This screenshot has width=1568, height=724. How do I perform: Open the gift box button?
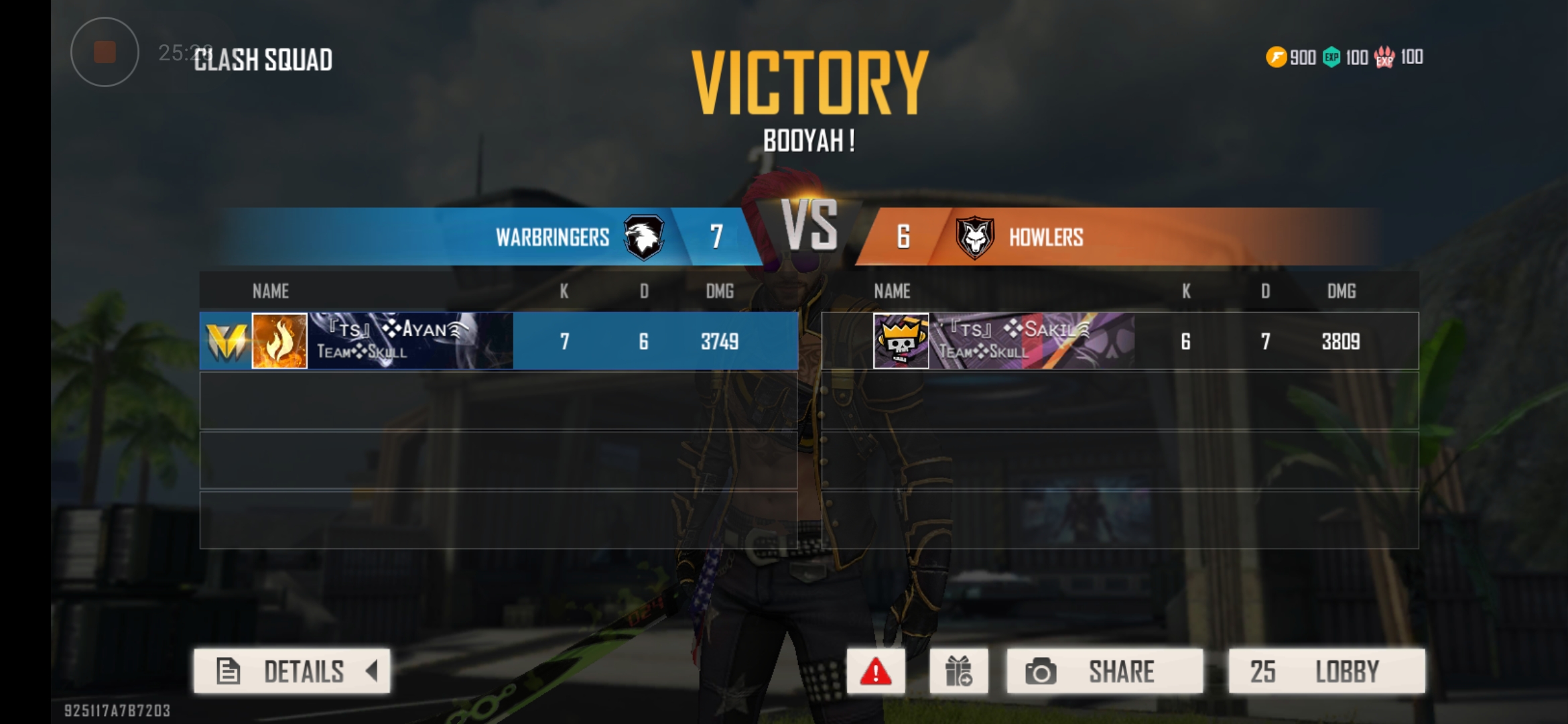click(x=958, y=671)
